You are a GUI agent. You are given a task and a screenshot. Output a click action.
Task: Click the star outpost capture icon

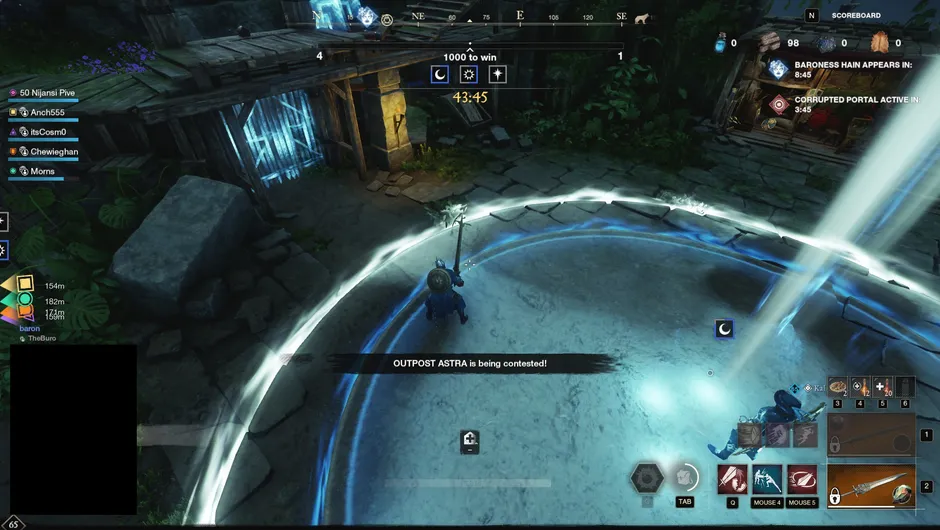point(497,74)
